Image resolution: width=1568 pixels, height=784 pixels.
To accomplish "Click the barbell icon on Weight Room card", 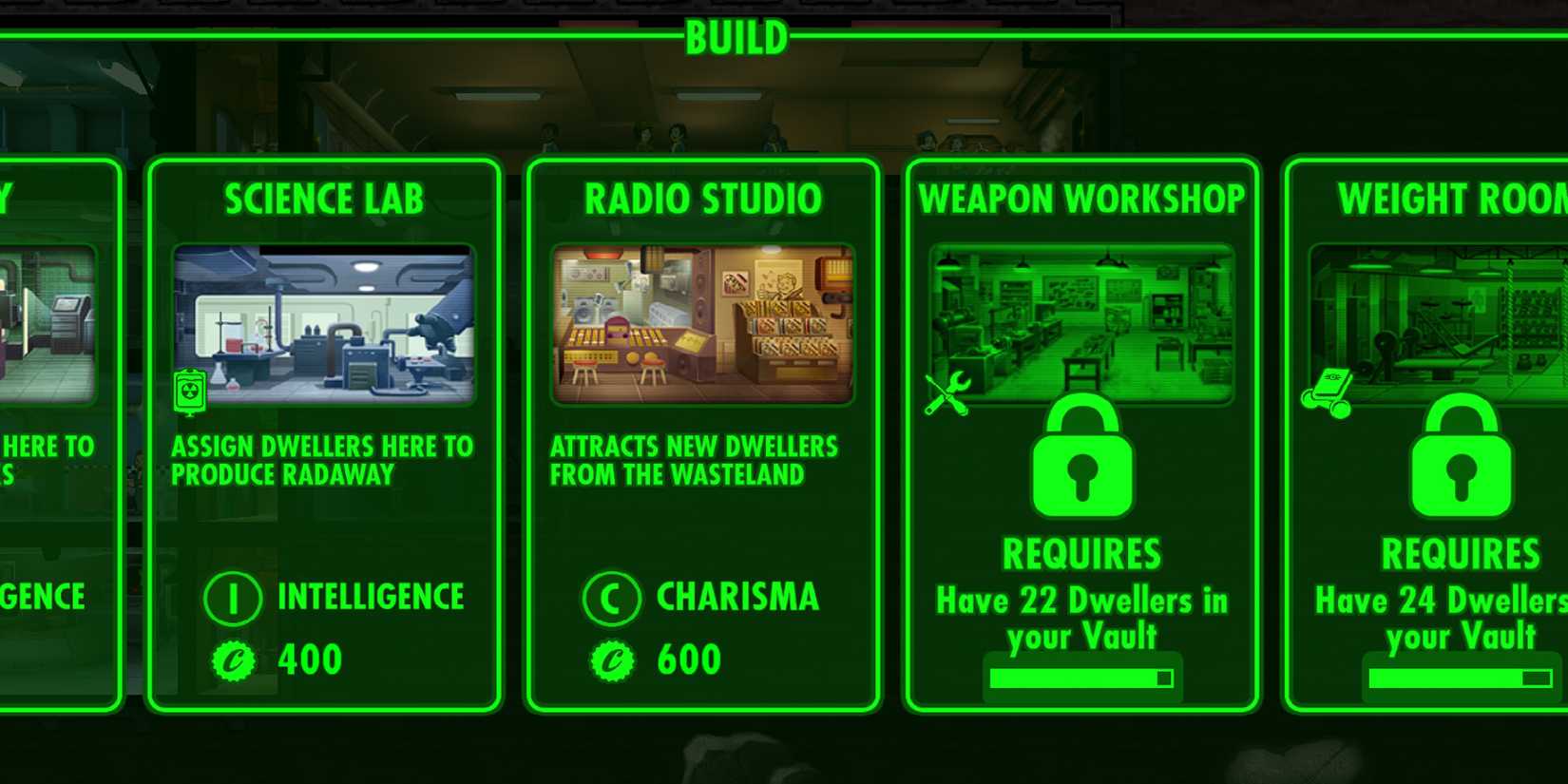I will tap(1330, 387).
